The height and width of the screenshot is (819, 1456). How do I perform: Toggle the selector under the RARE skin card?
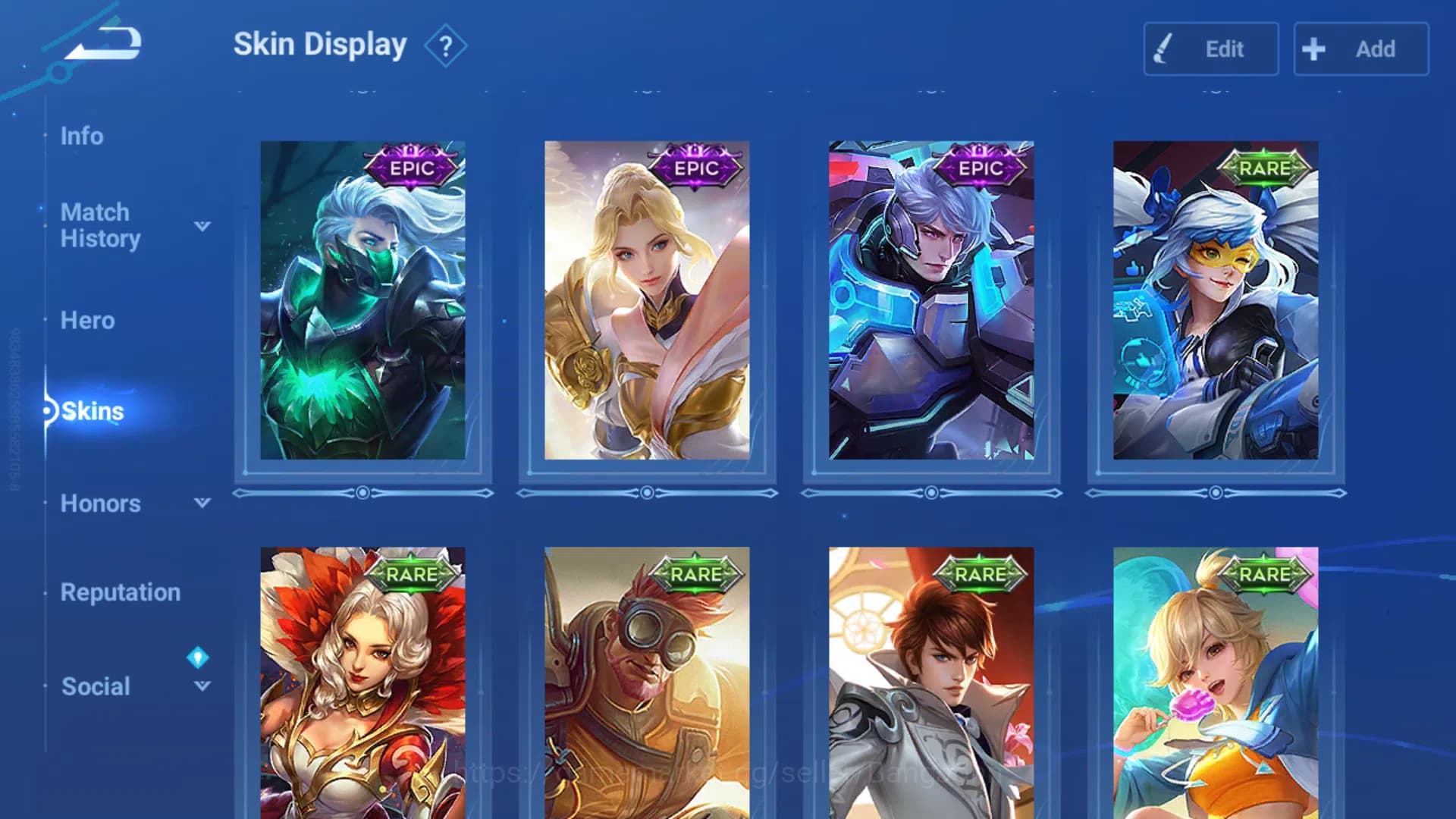[1216, 492]
